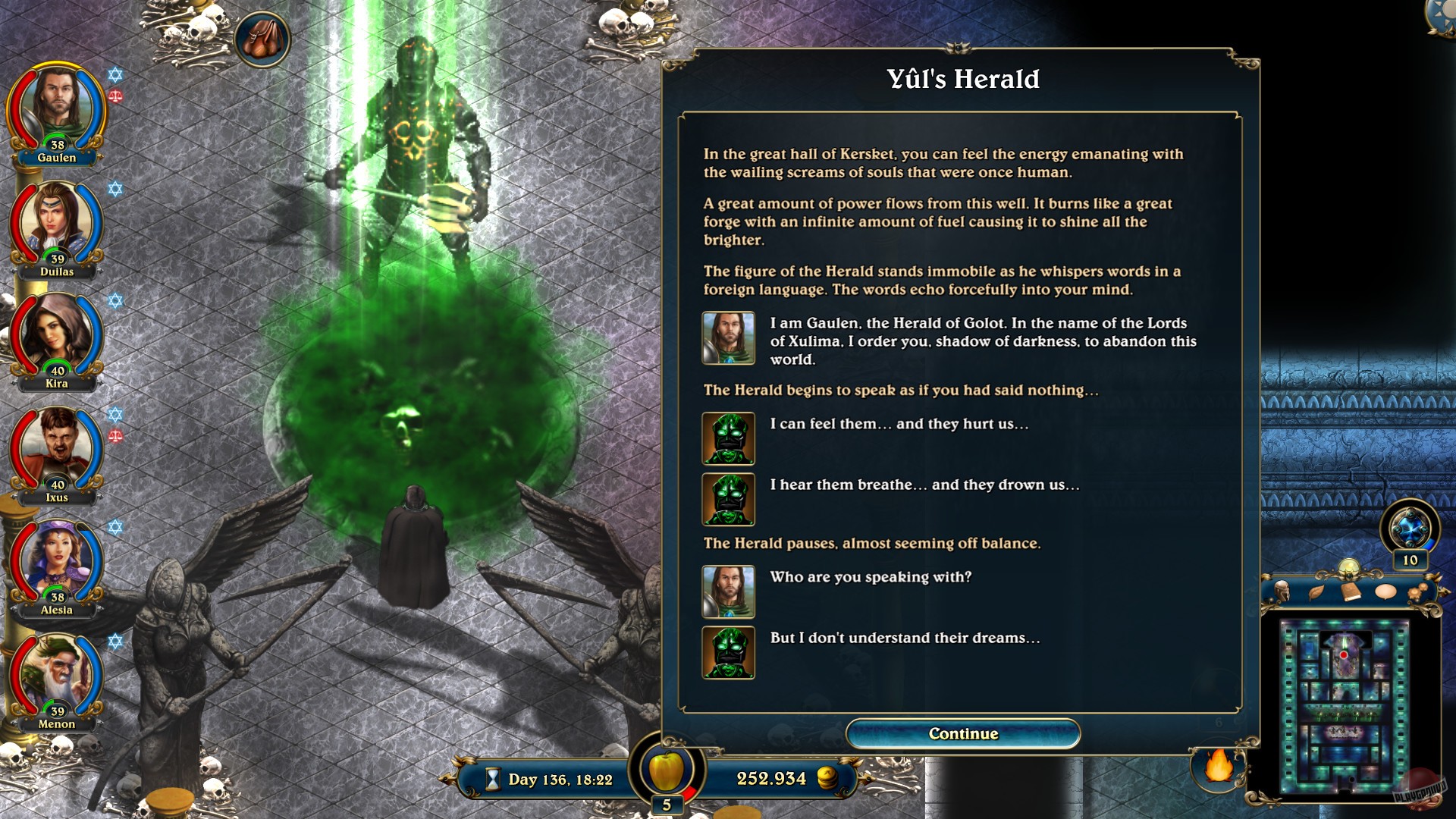Select the herbs/leaf icon in the bottom panel

tap(1316, 590)
